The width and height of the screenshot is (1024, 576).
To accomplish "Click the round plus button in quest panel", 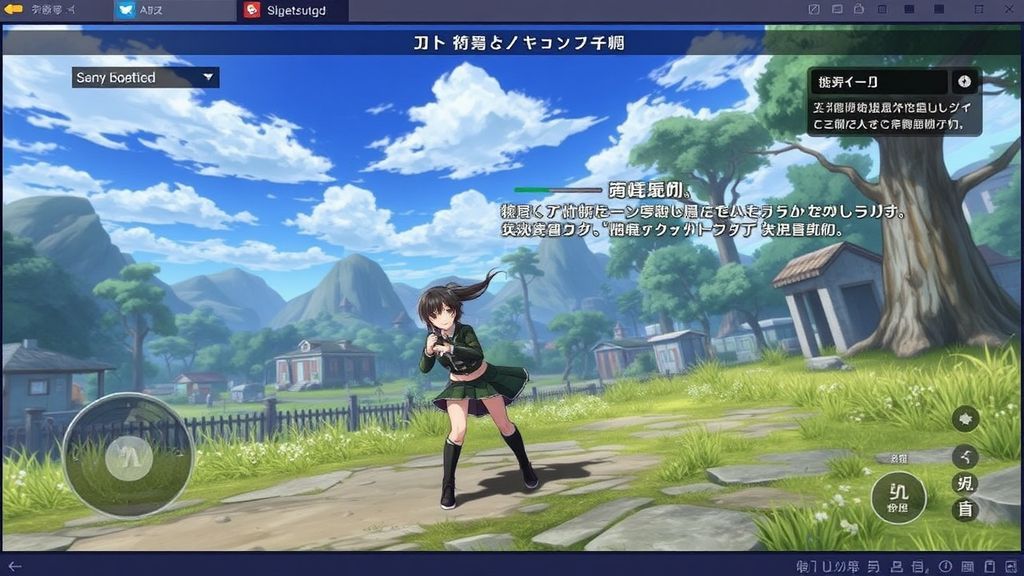I will click(x=964, y=82).
